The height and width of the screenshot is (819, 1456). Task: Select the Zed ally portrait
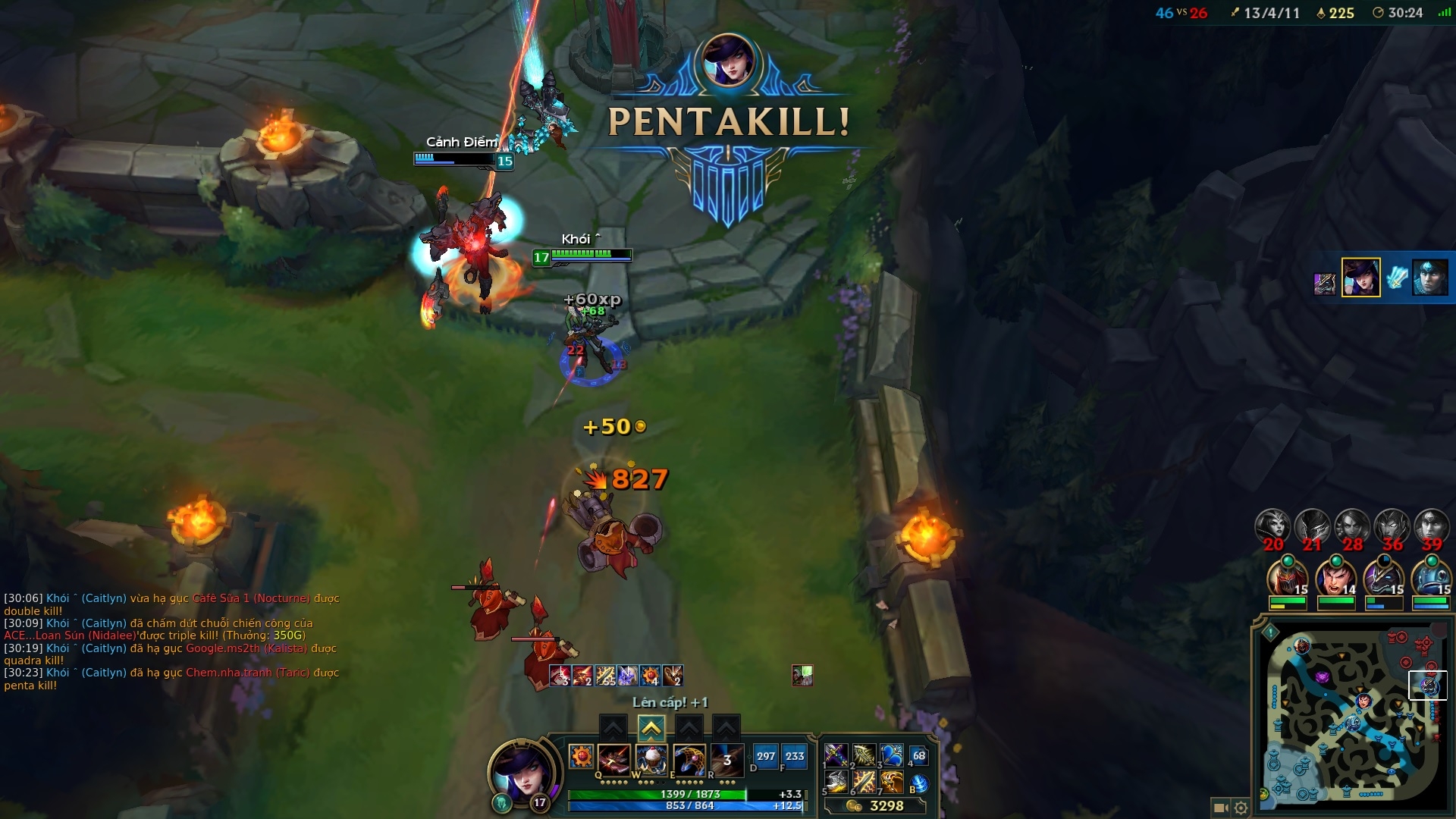pyautogui.click(x=1288, y=578)
